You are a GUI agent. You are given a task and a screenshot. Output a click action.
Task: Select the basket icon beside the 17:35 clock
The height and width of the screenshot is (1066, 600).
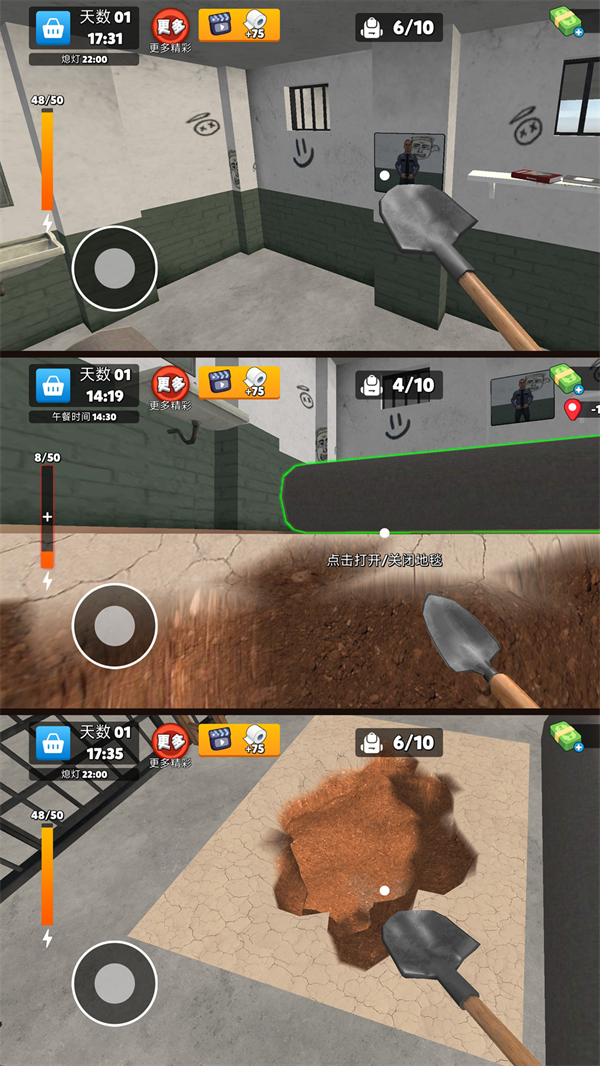coord(53,742)
